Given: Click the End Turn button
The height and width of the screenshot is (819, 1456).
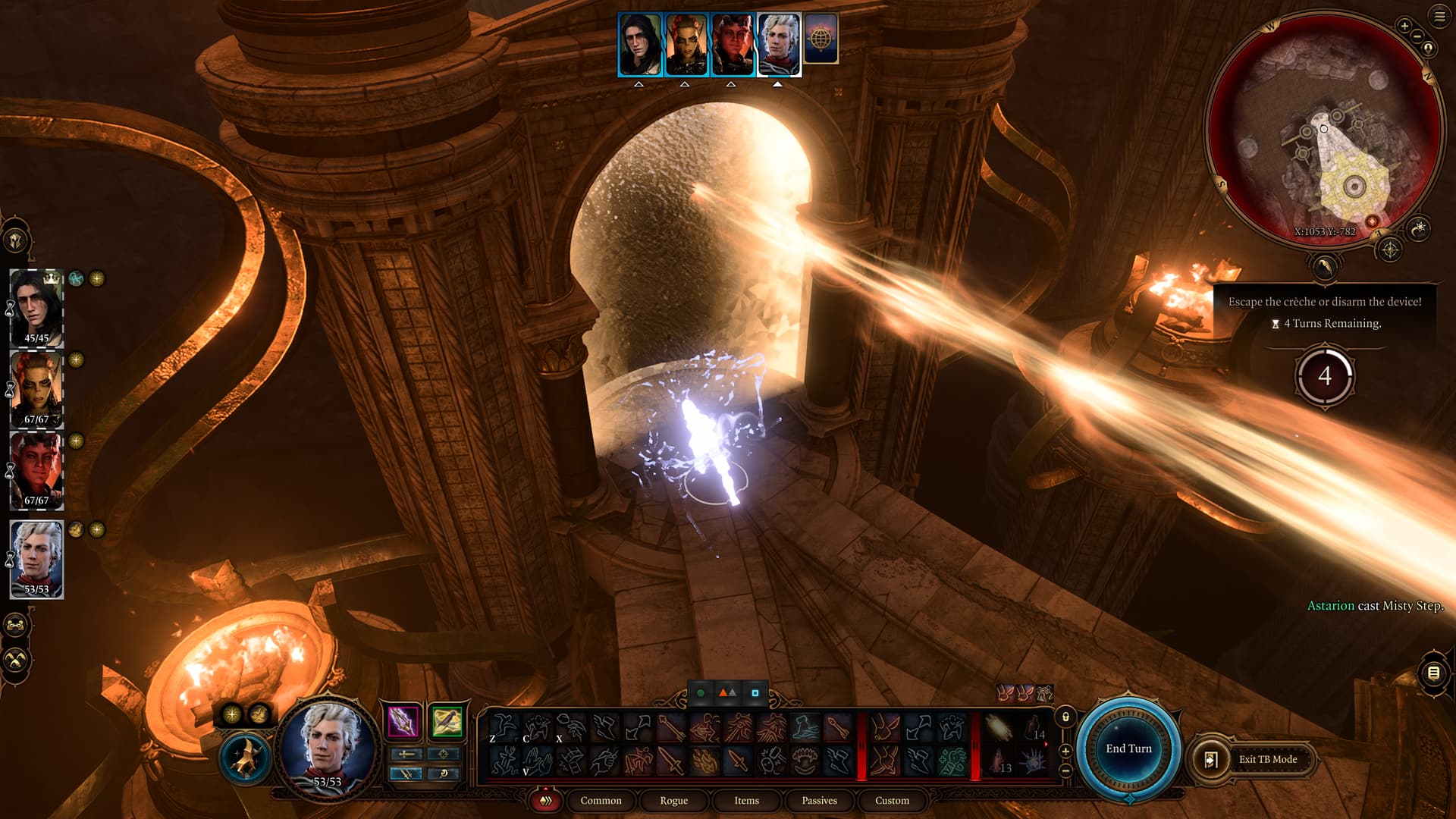Looking at the screenshot, I should 1128,748.
